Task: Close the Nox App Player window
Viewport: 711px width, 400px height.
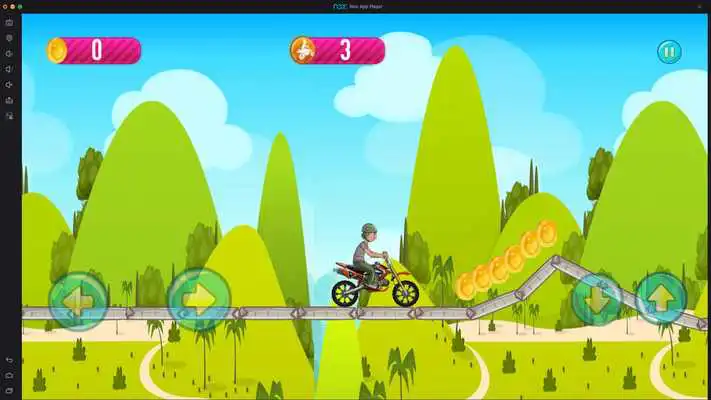Action: click(5, 6)
